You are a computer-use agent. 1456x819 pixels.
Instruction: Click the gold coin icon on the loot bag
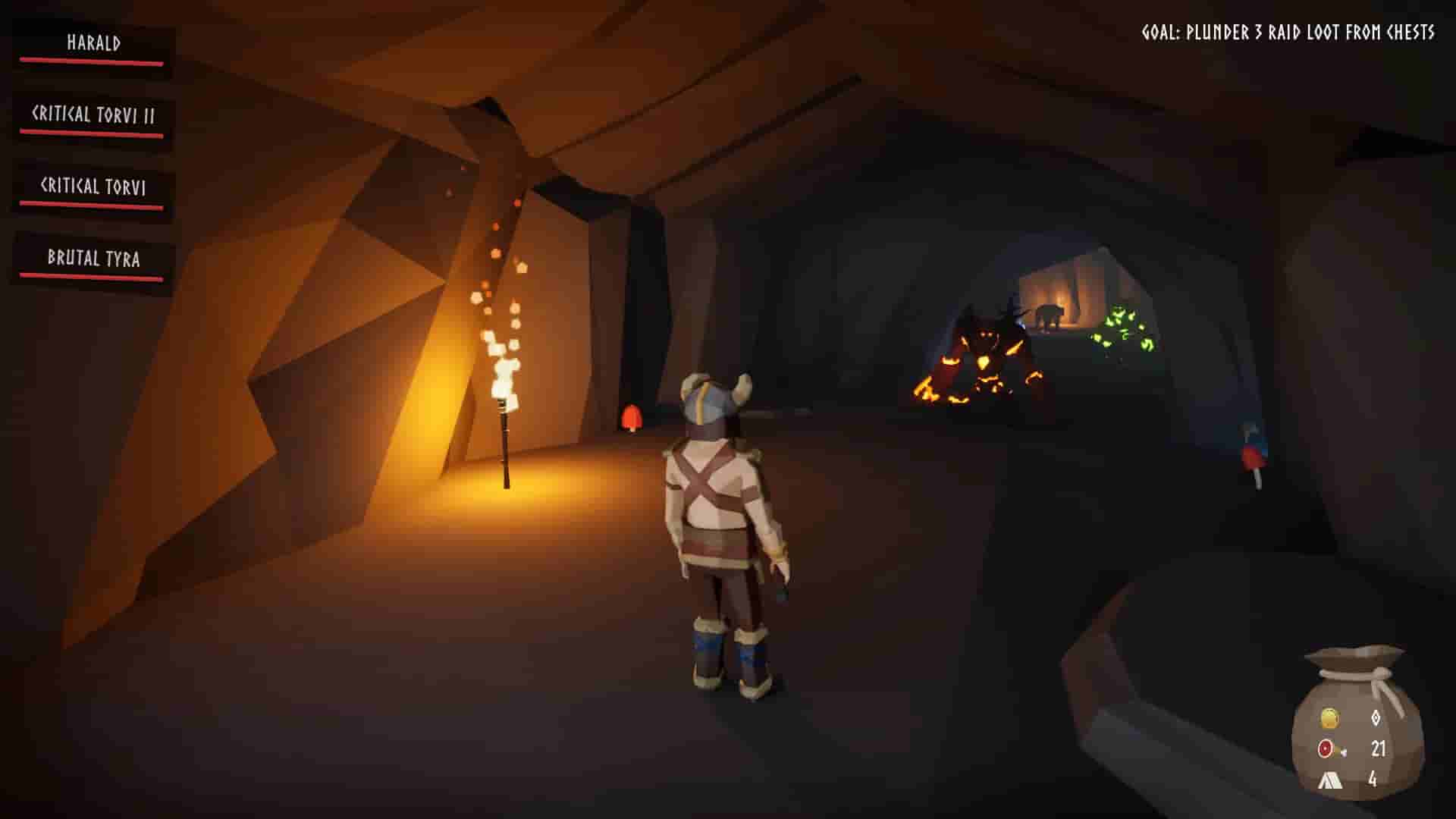1330,717
